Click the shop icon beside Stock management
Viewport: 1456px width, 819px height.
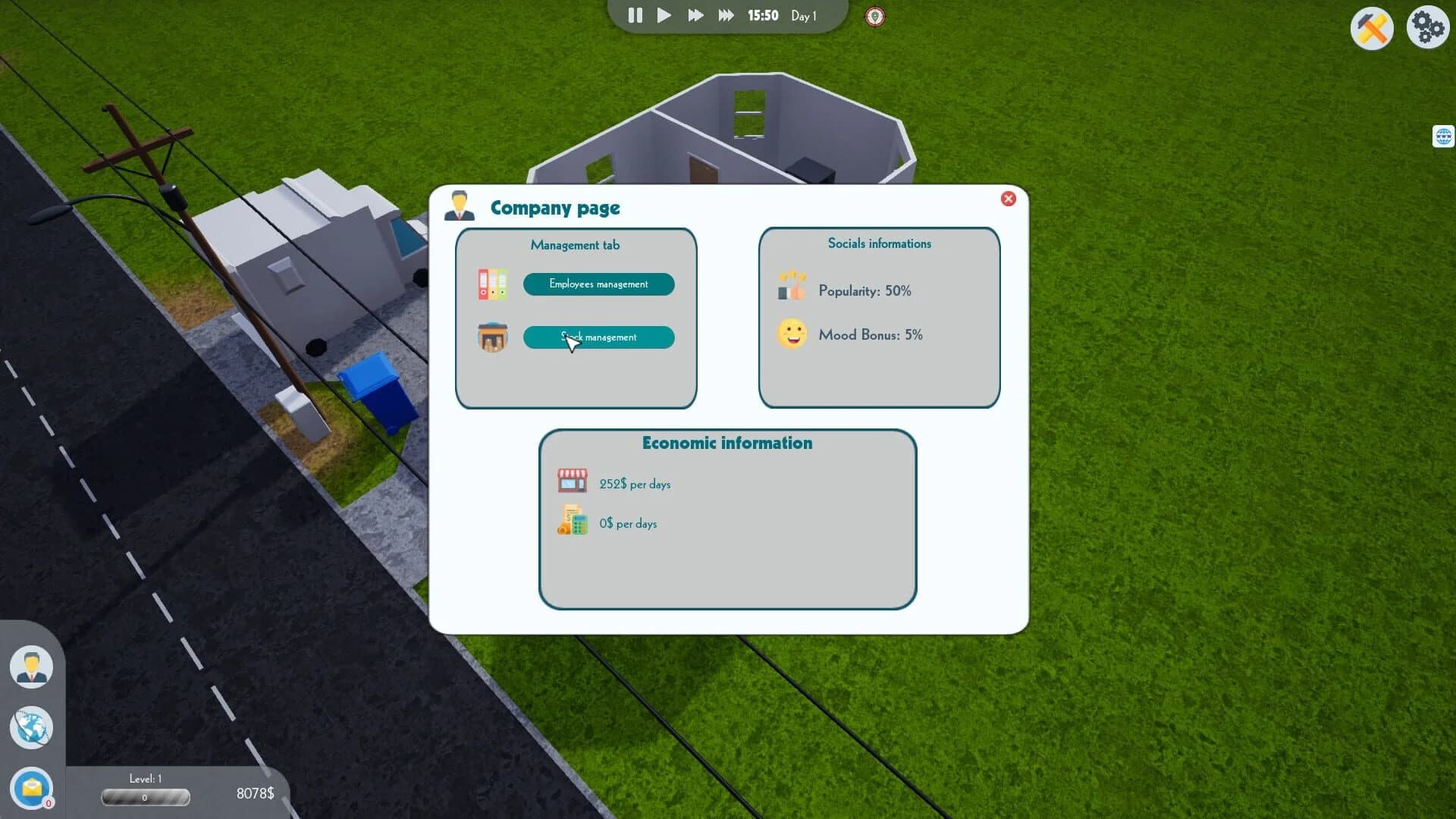(x=493, y=337)
